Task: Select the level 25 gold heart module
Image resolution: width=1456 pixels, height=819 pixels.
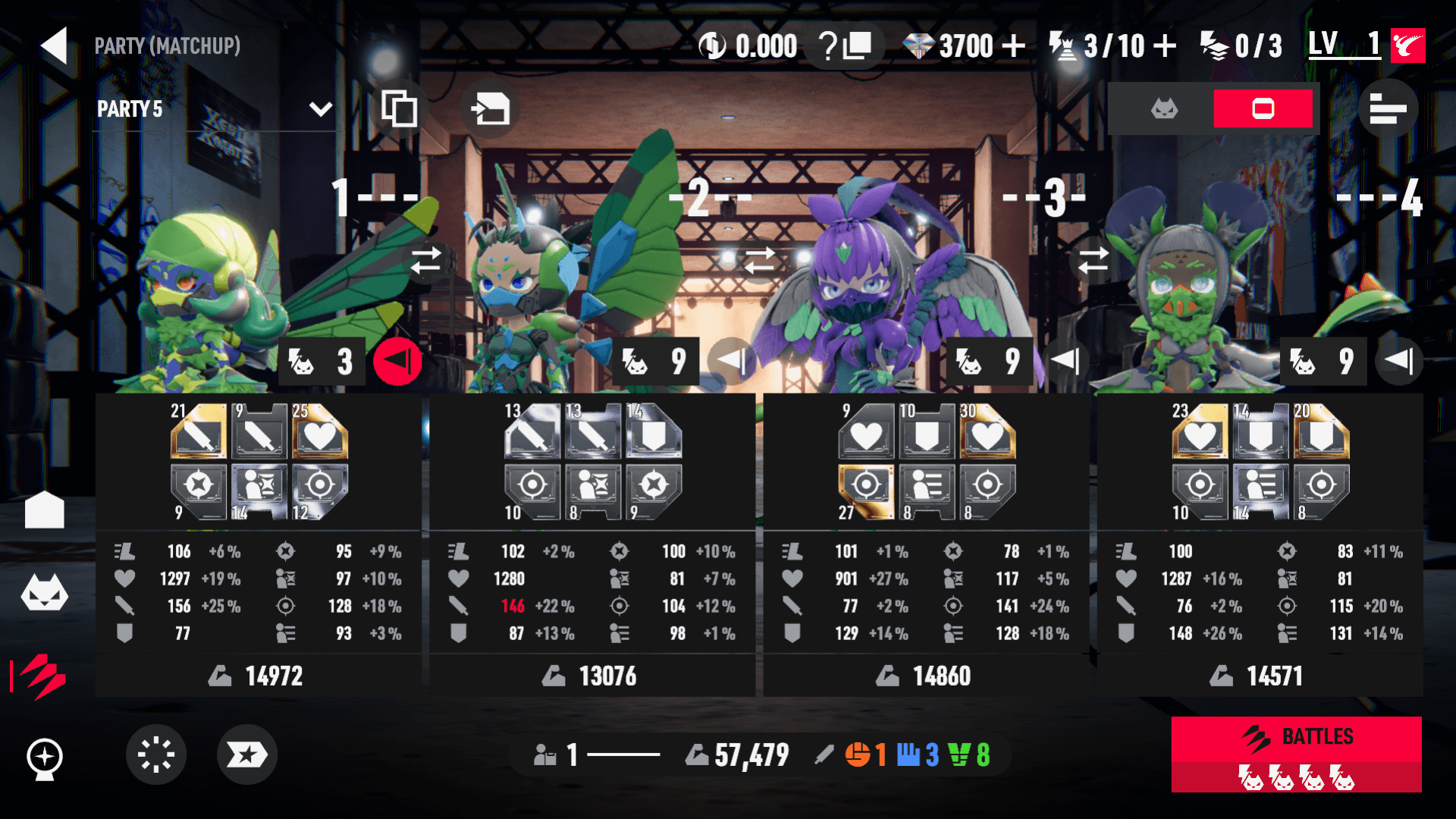Action: click(320, 433)
